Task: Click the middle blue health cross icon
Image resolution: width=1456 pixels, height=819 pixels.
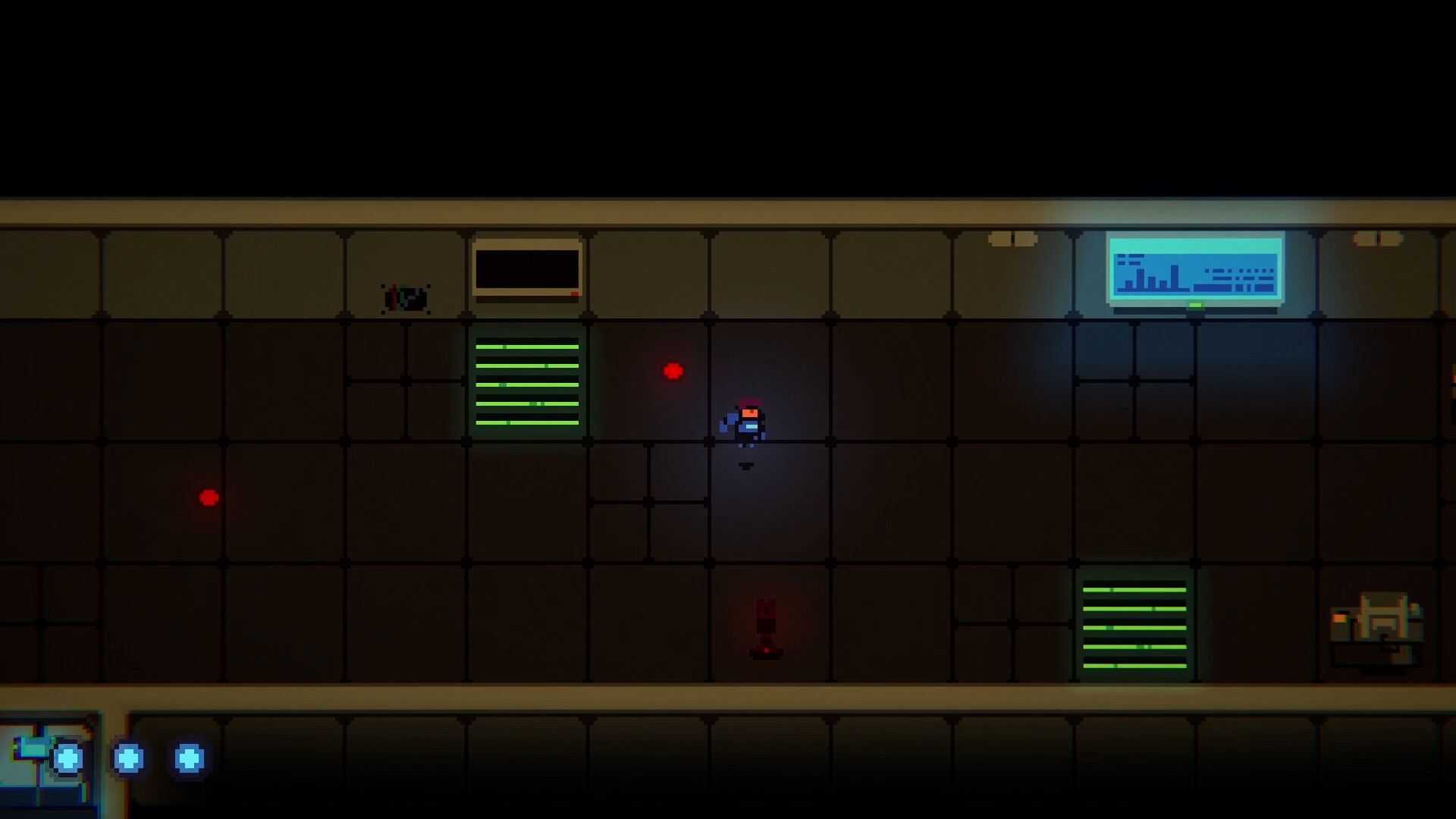Action: 130,758
